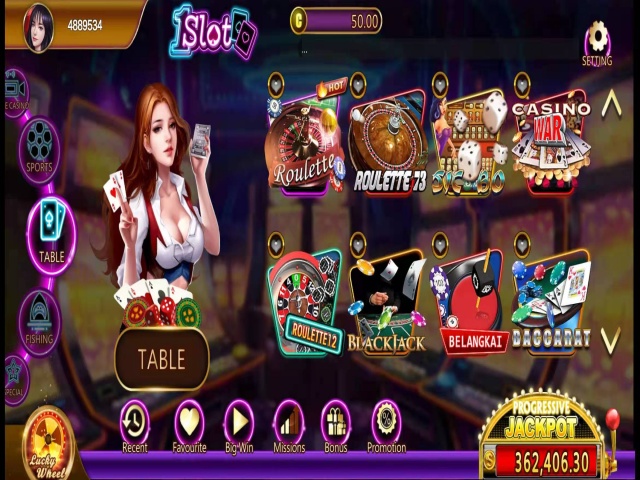
Task: Claim rewards in the Bonus menu
Action: pyautogui.click(x=336, y=424)
